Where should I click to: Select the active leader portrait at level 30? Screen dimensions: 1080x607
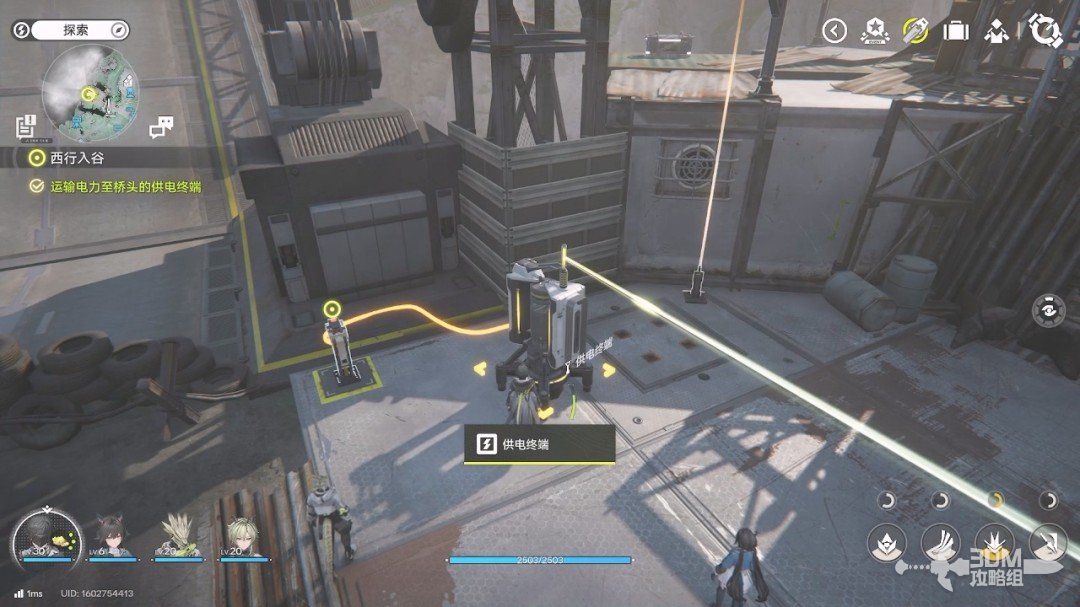[45, 540]
